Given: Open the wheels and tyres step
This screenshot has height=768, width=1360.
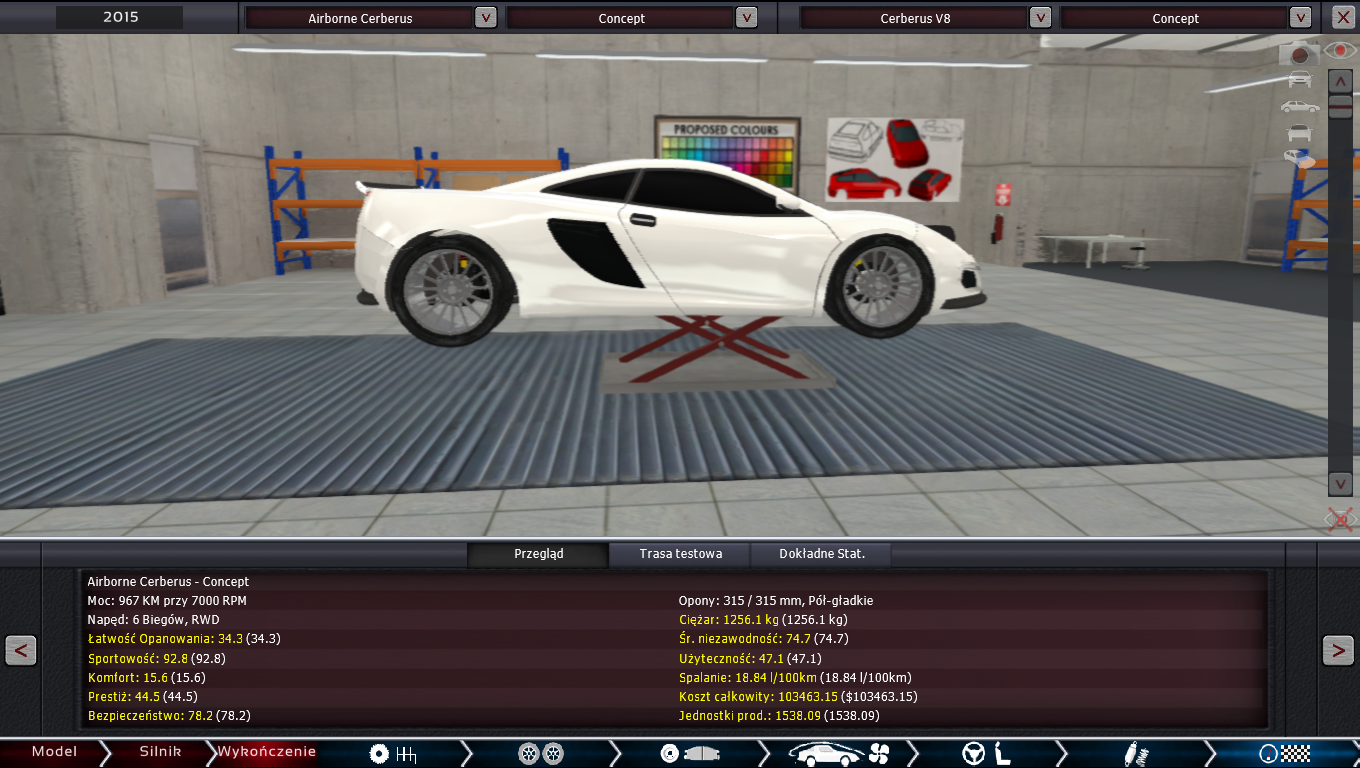Looking at the screenshot, I should tap(541, 754).
